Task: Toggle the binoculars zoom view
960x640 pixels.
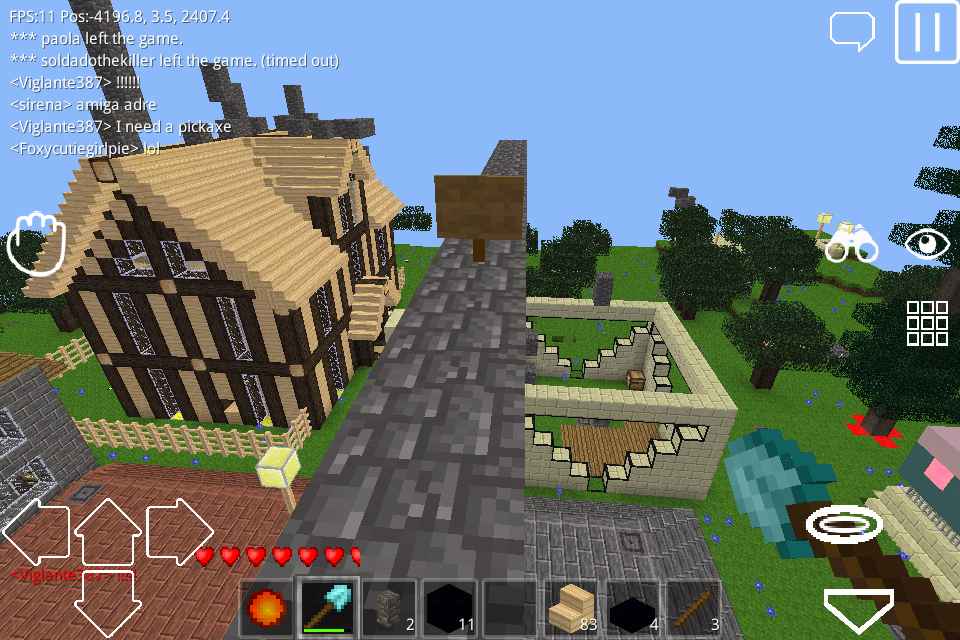Action: [851, 243]
